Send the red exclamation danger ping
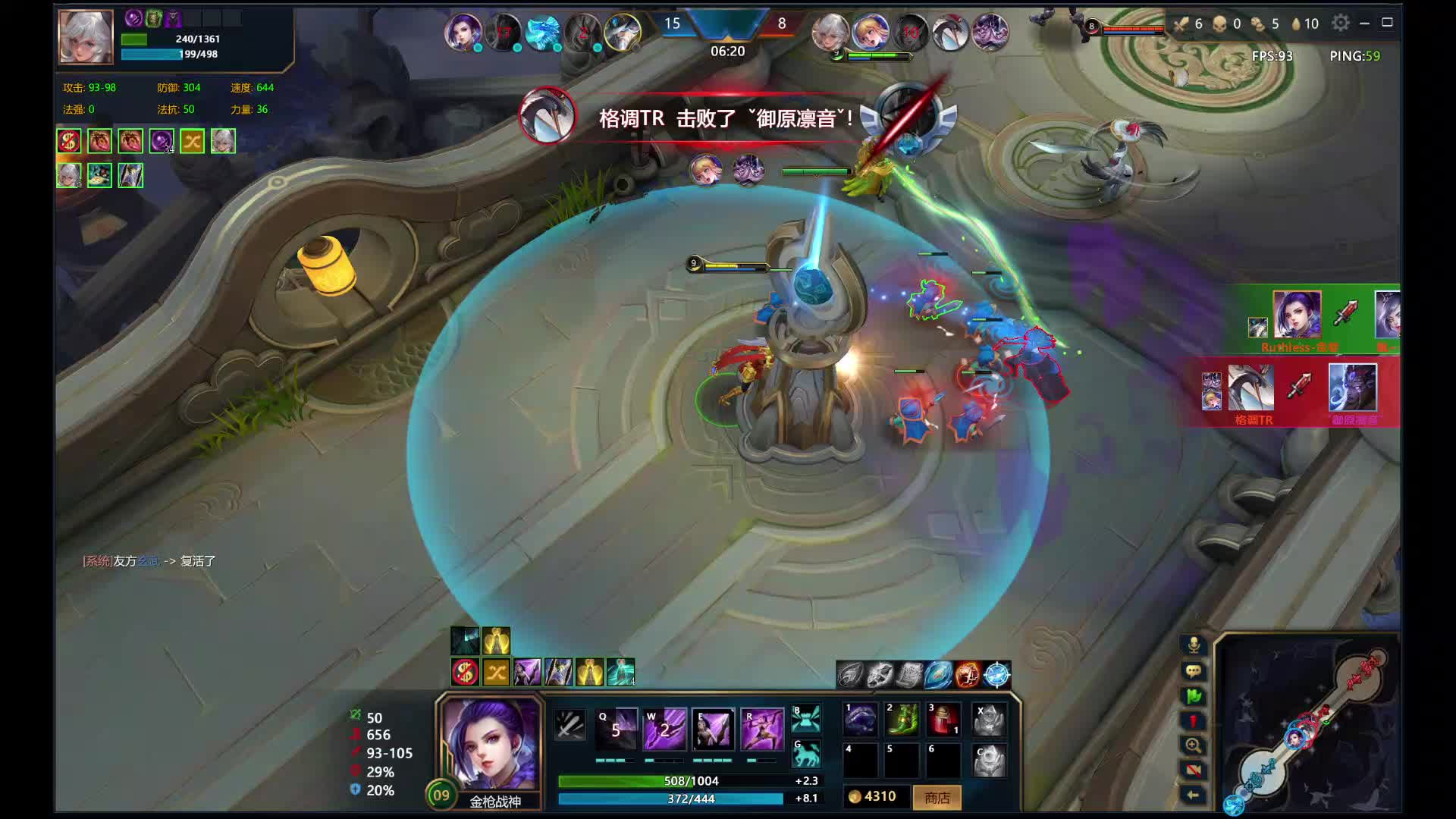The width and height of the screenshot is (1456, 819). click(1193, 721)
